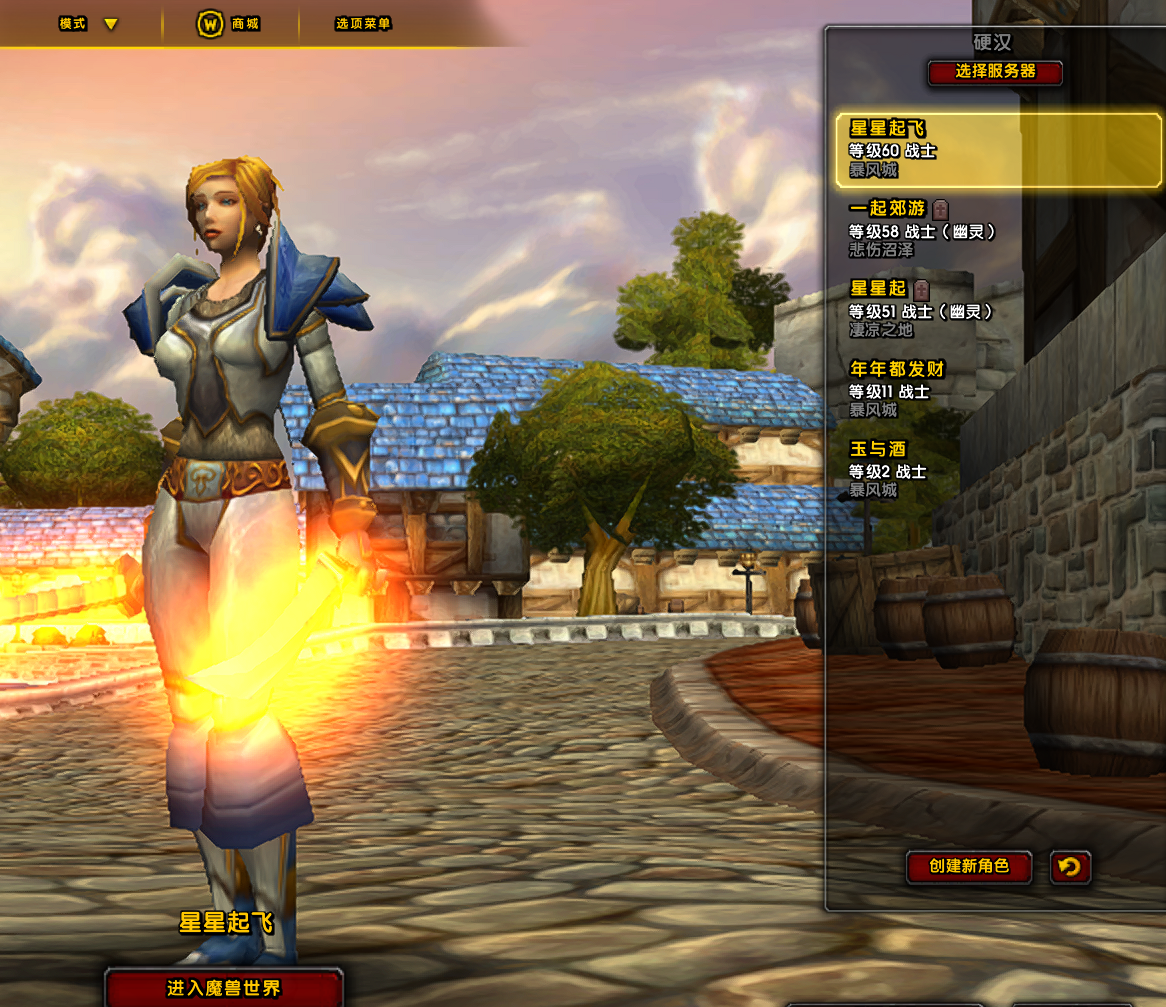Enter the game with 进入魔兽世界 button
This screenshot has width=1166, height=1007.
click(x=224, y=988)
